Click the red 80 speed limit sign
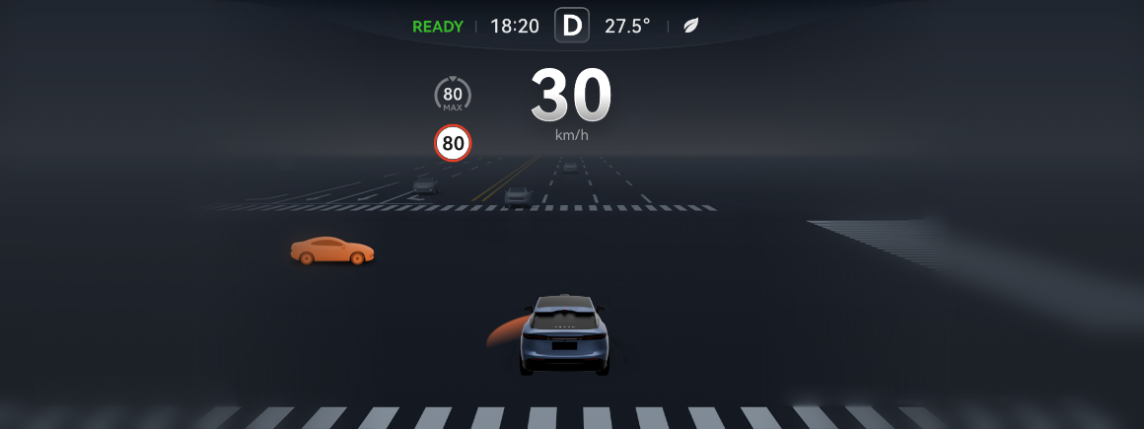 (453, 143)
